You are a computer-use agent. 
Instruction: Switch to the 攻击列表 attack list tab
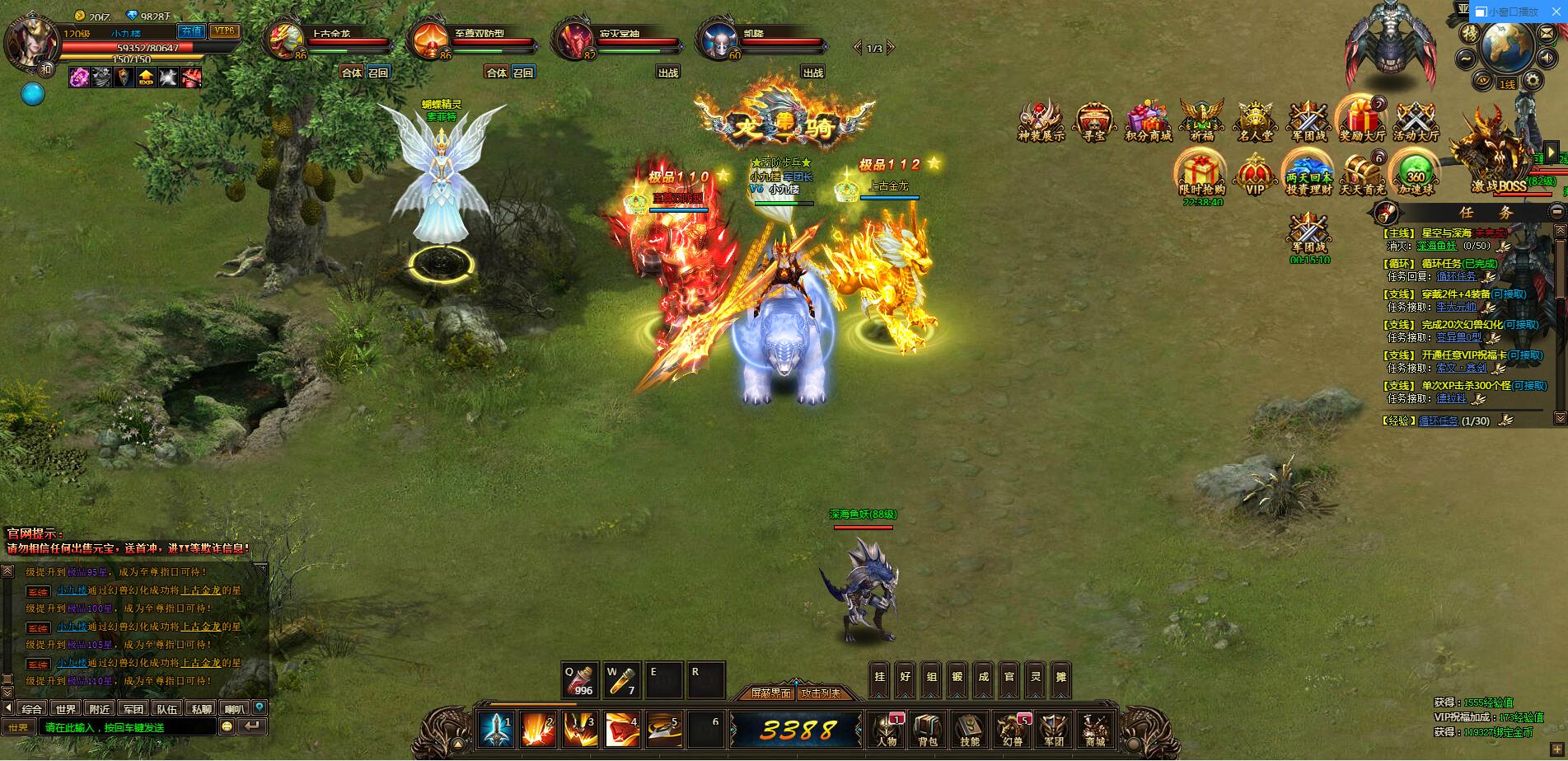[821, 693]
